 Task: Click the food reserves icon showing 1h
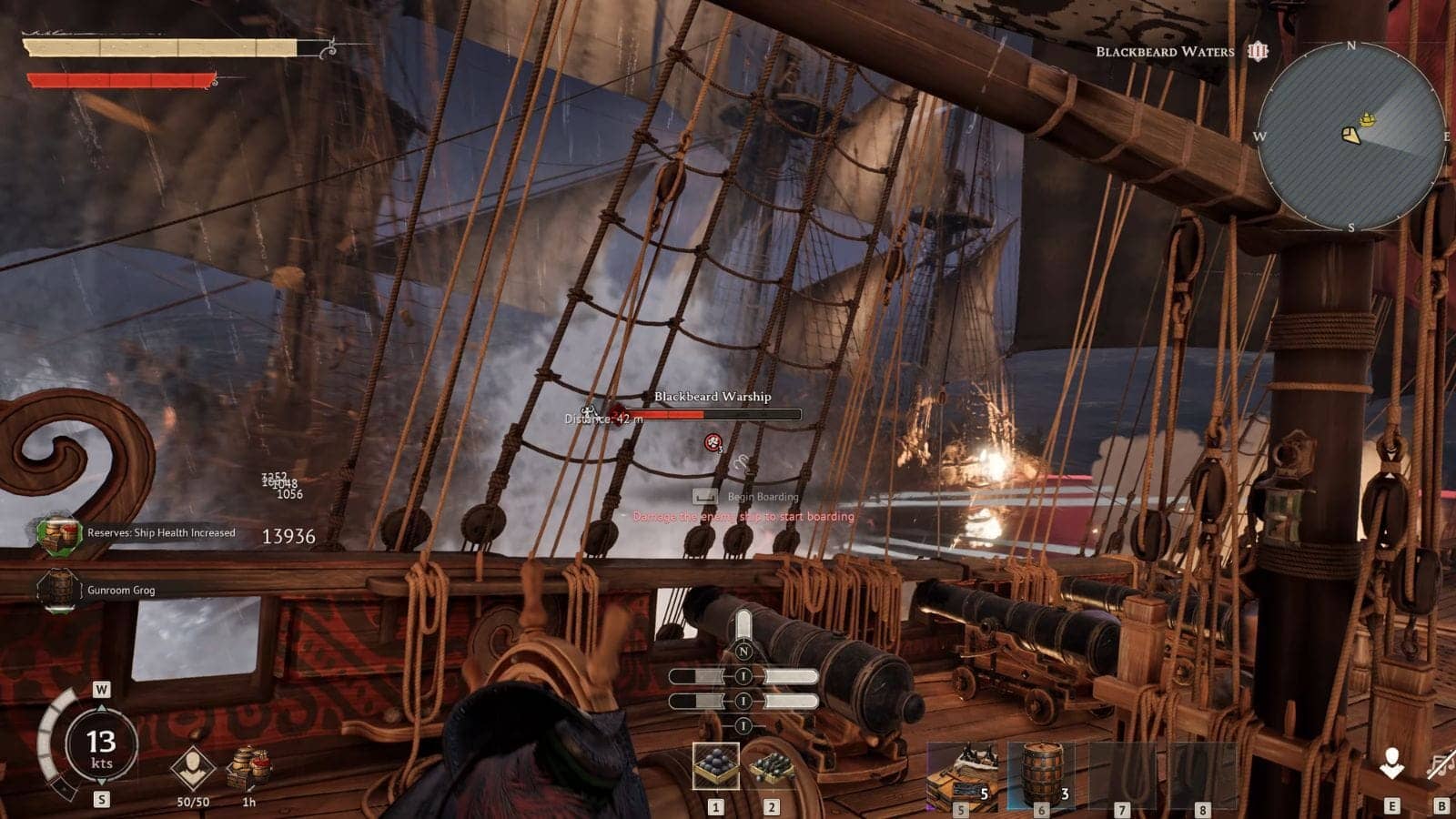248,767
